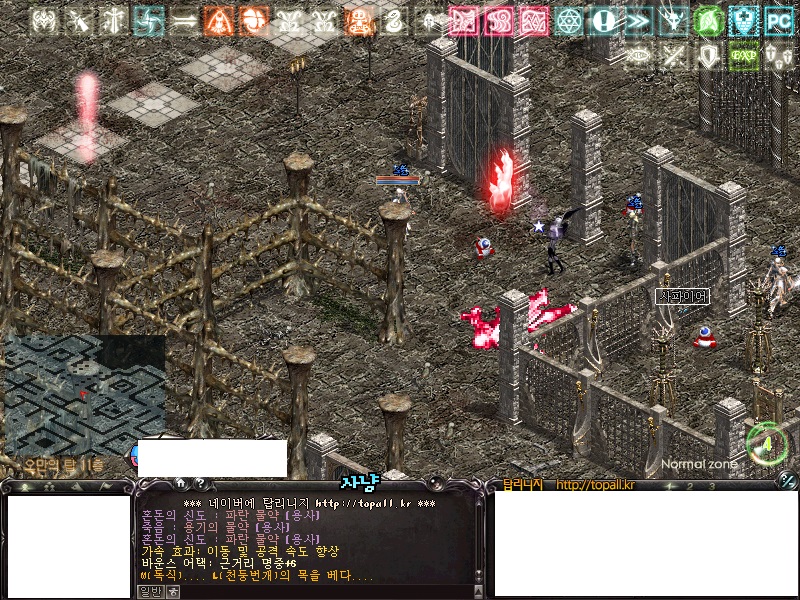This screenshot has height=600, width=800.
Task: Click the orange swirl buff icon
Action: point(253,20)
